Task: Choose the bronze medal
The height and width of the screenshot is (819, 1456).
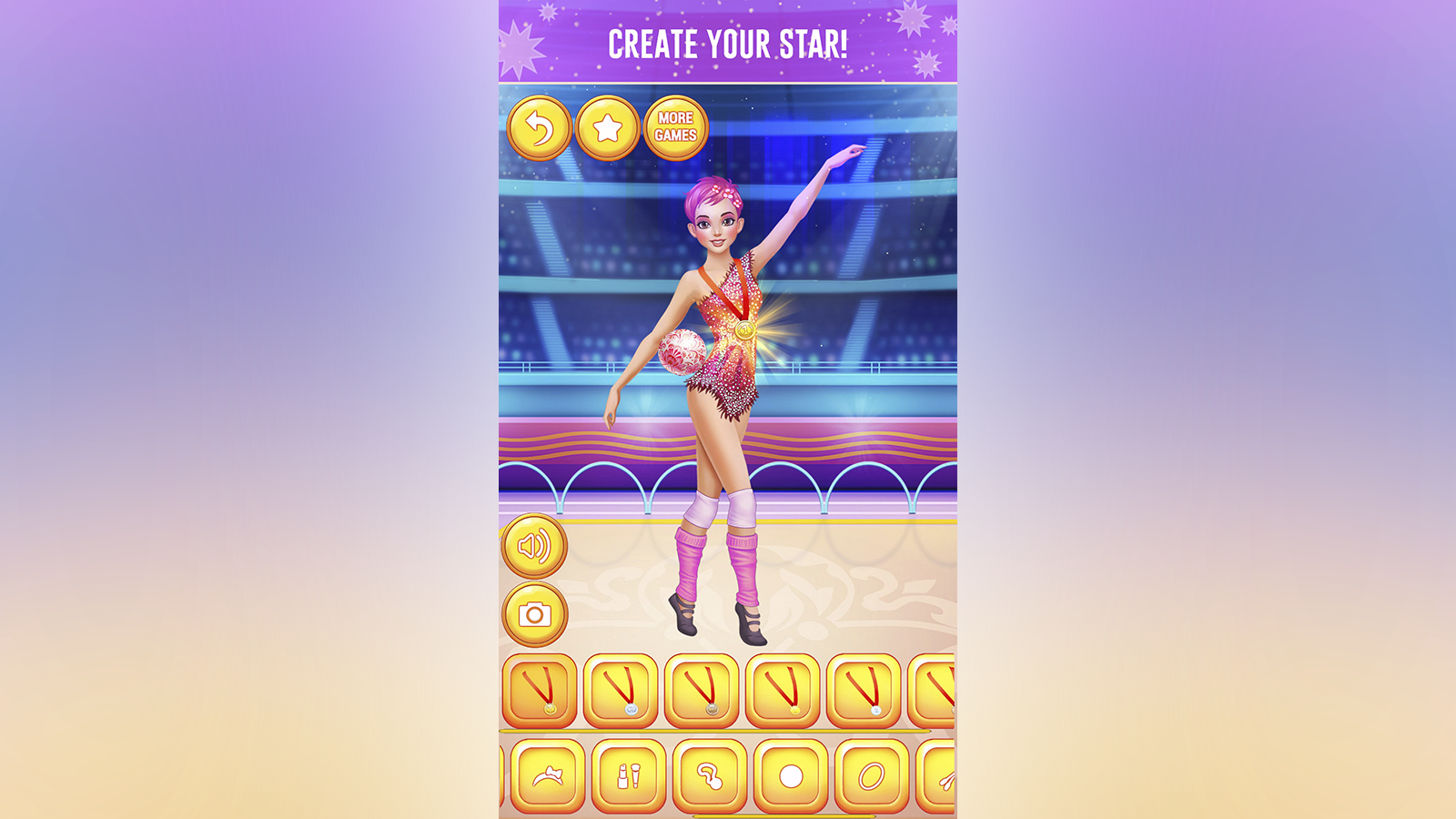Action: point(699,690)
